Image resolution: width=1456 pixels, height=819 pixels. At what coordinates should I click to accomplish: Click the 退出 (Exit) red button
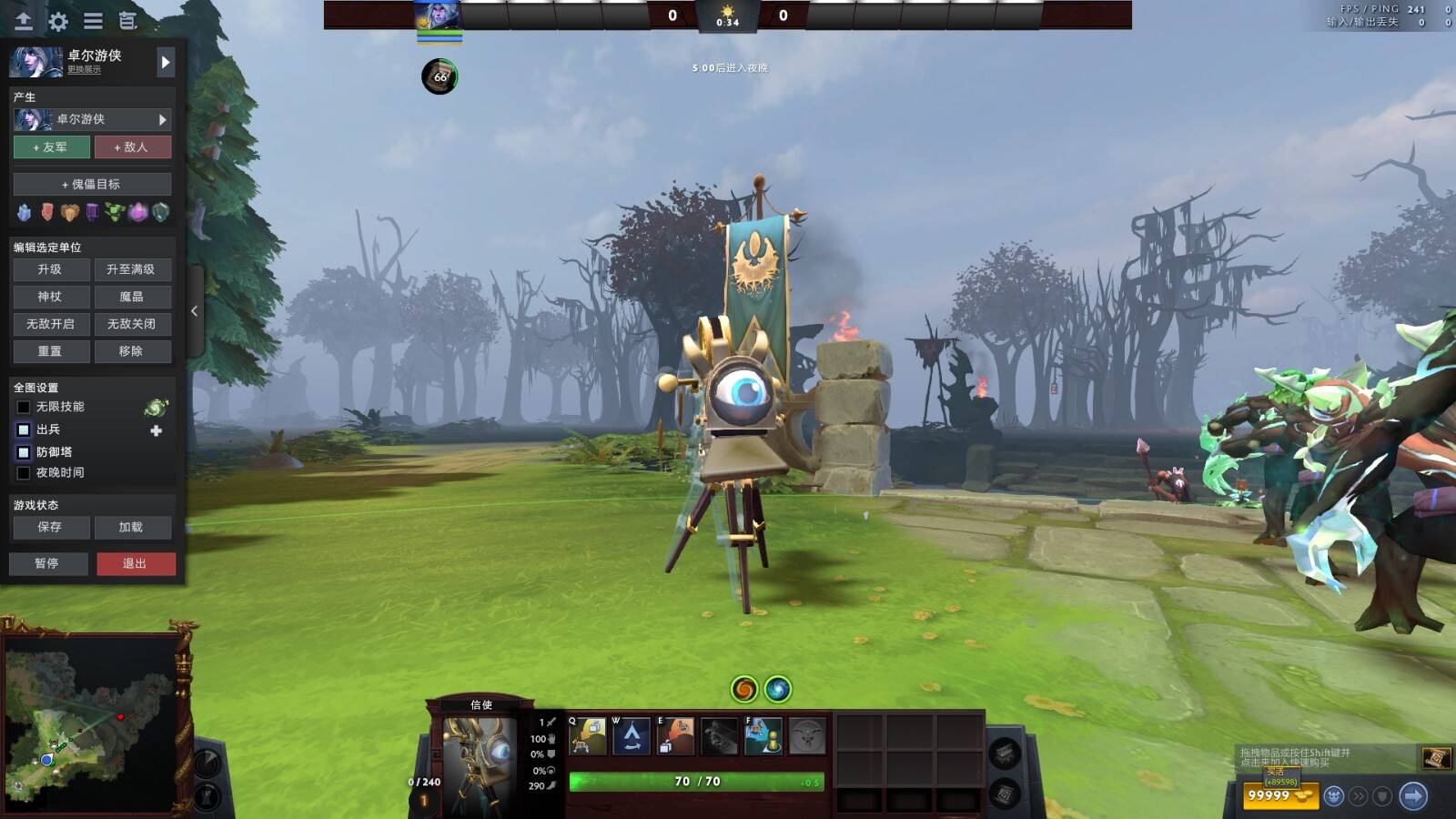click(136, 563)
